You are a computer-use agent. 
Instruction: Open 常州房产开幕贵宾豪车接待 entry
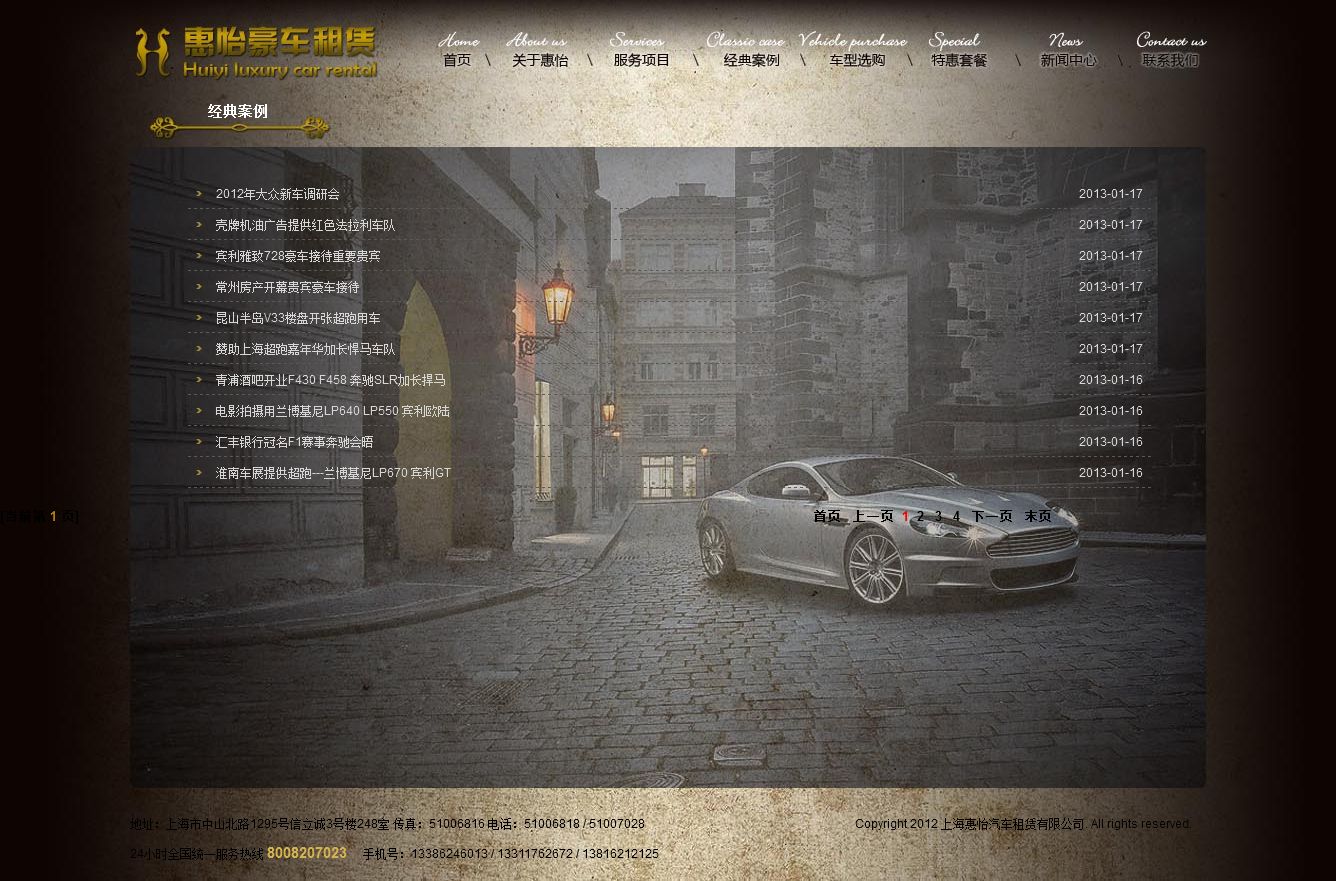coord(287,288)
